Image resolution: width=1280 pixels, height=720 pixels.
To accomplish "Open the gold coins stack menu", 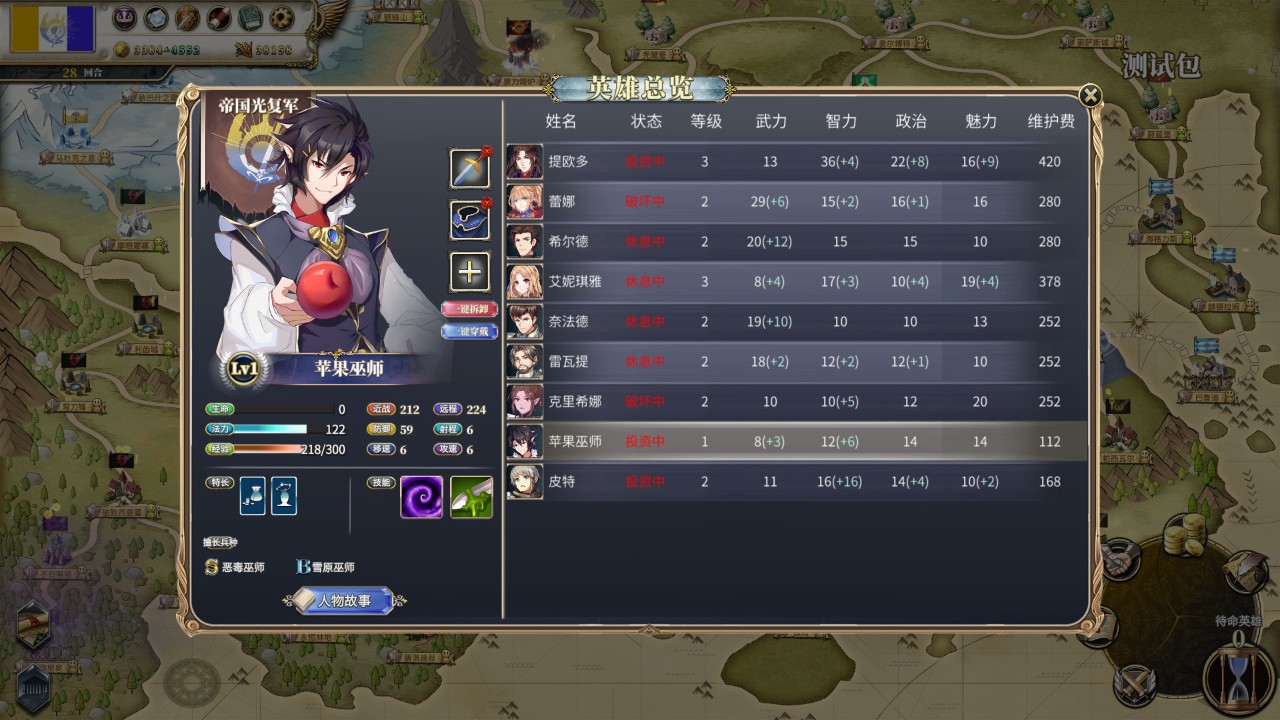I will point(1184,537).
